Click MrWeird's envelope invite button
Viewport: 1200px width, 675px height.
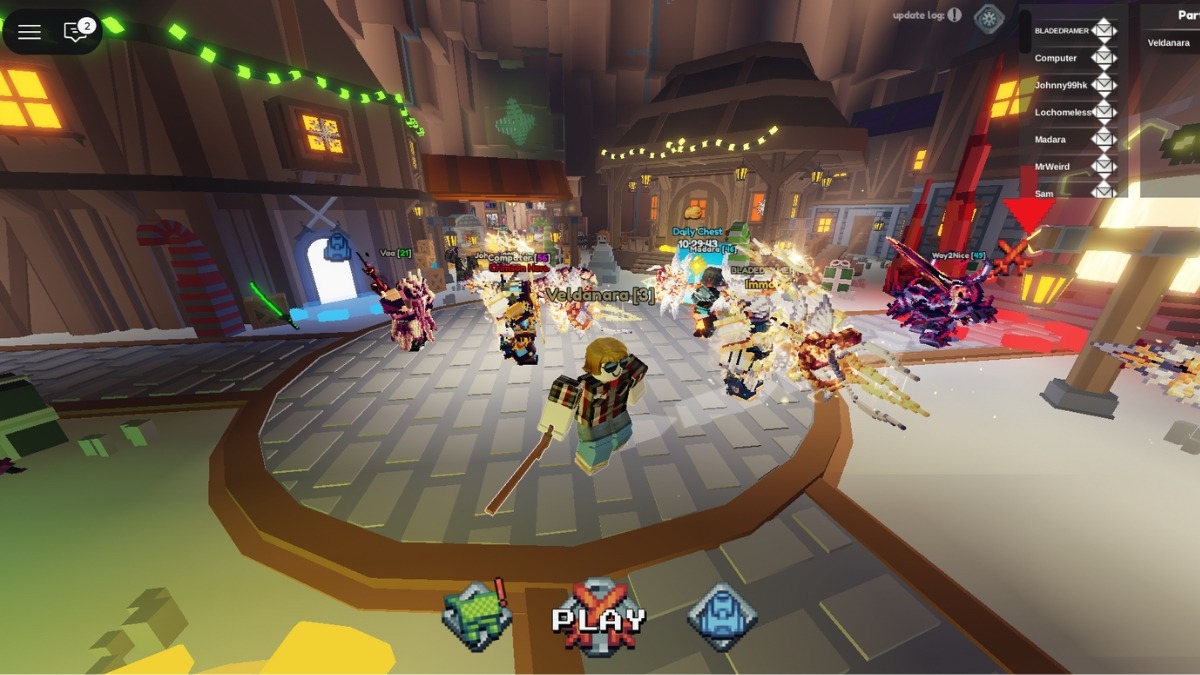click(1104, 166)
